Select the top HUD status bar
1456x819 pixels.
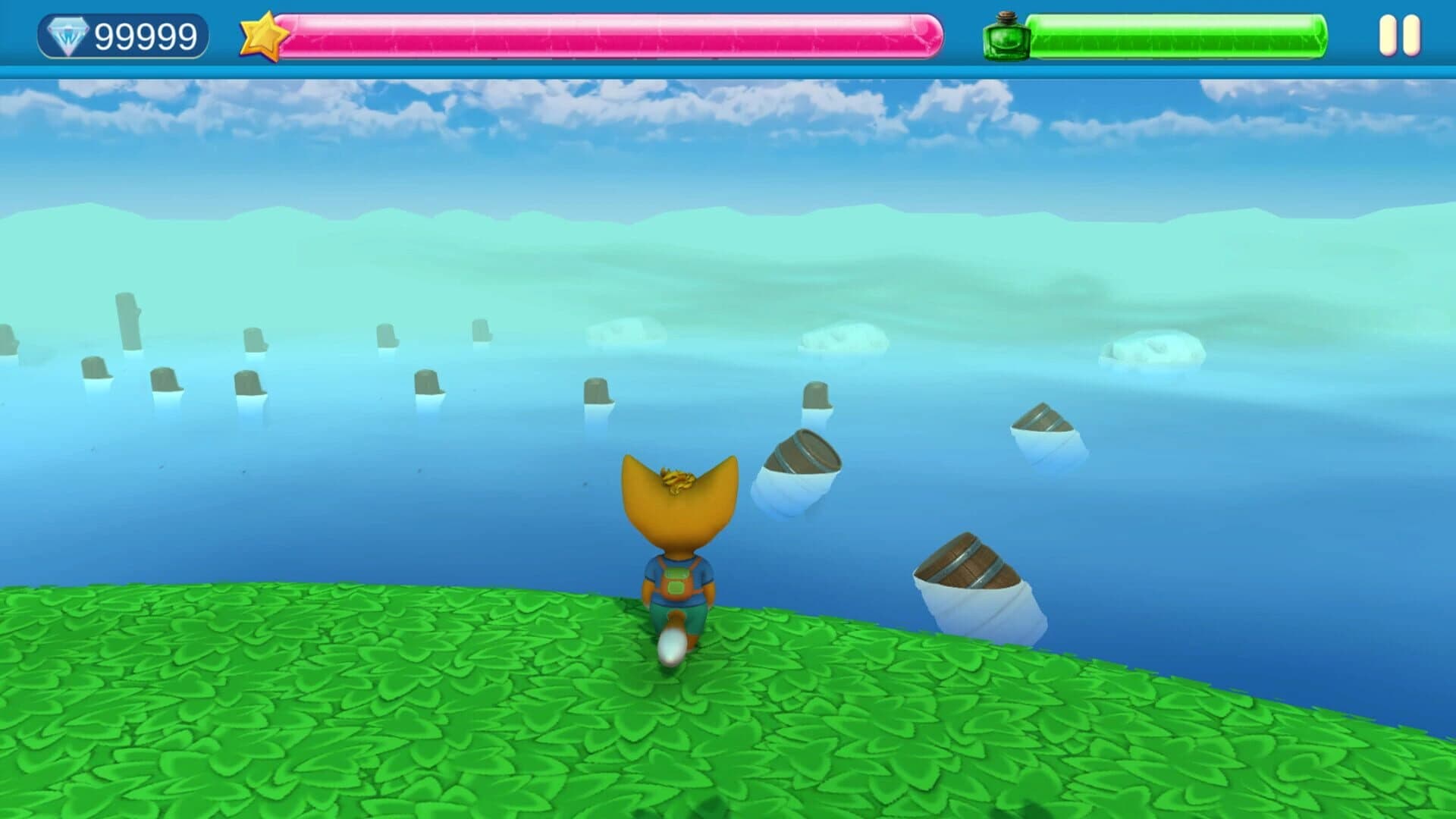pos(728,34)
